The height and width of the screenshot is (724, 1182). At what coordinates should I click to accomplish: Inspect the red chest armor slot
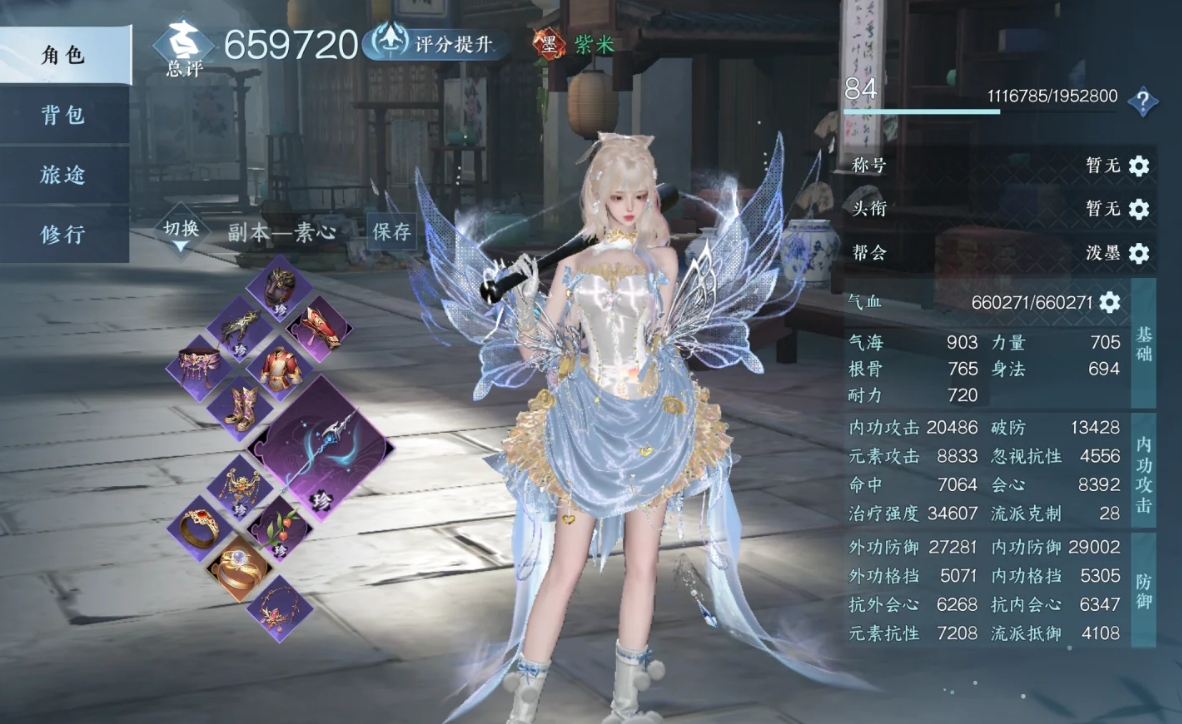pyautogui.click(x=281, y=367)
